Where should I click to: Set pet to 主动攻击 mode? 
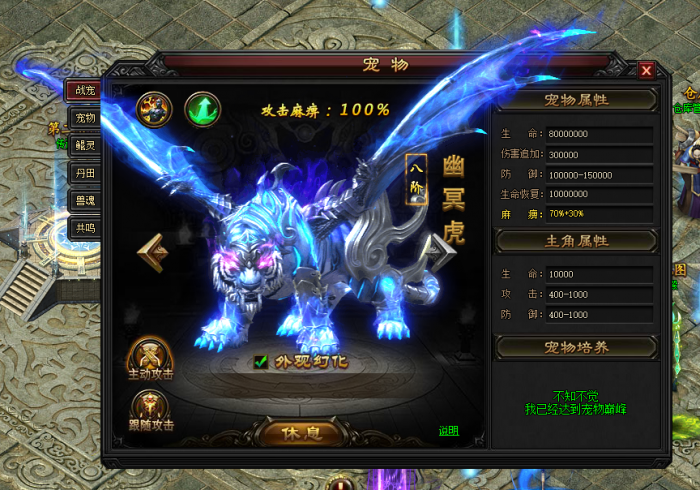[150, 358]
